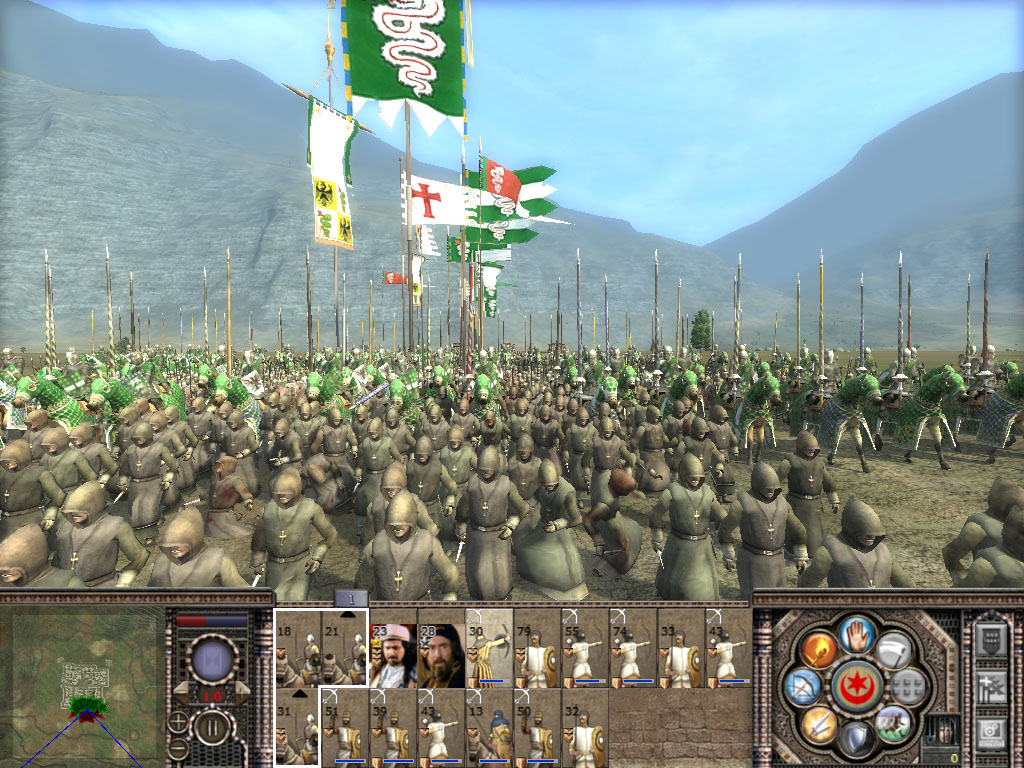Pause the battle with the pause button
The width and height of the screenshot is (1024, 768).
point(211,726)
